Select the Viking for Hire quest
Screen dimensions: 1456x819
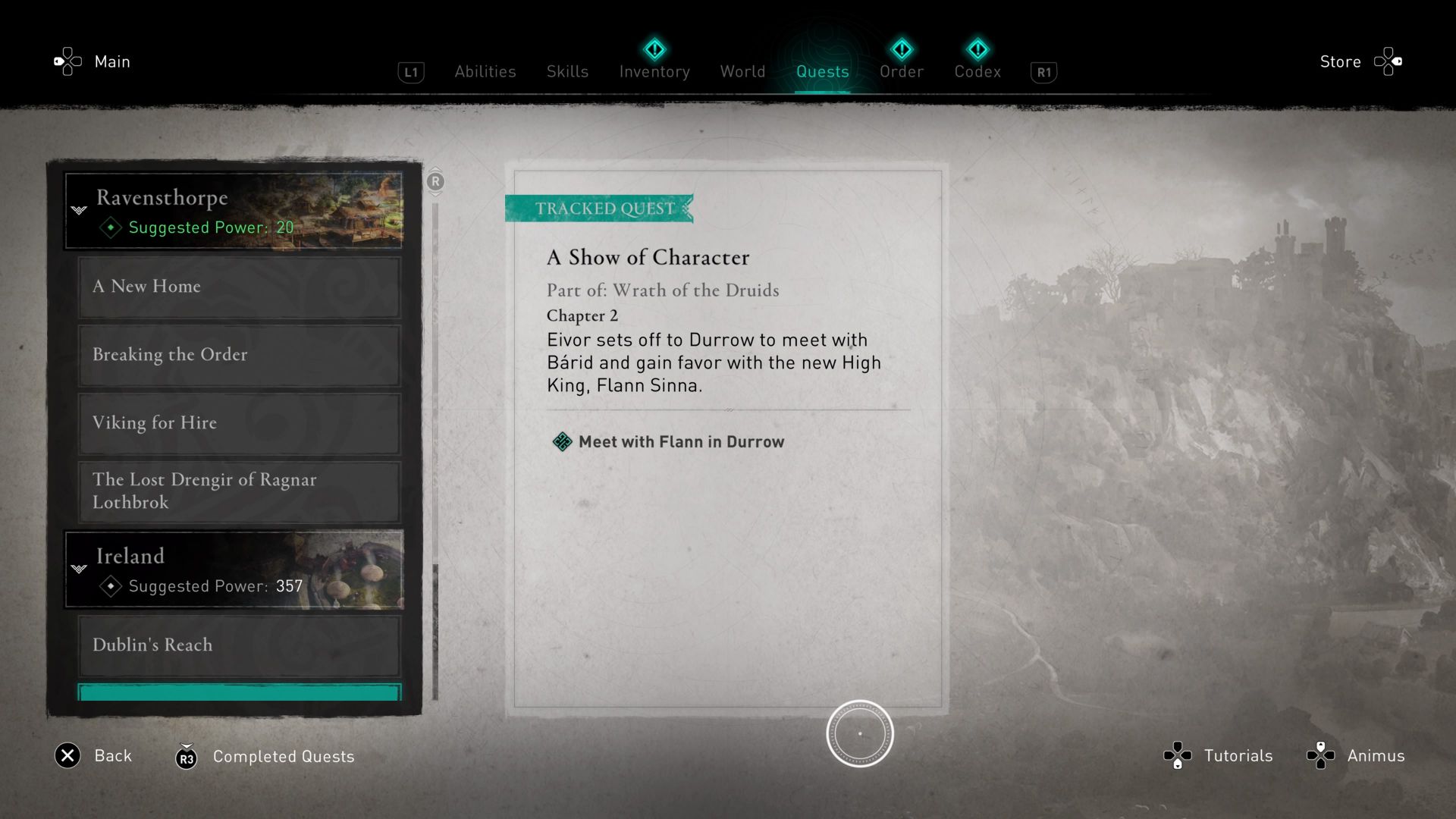[x=239, y=422]
